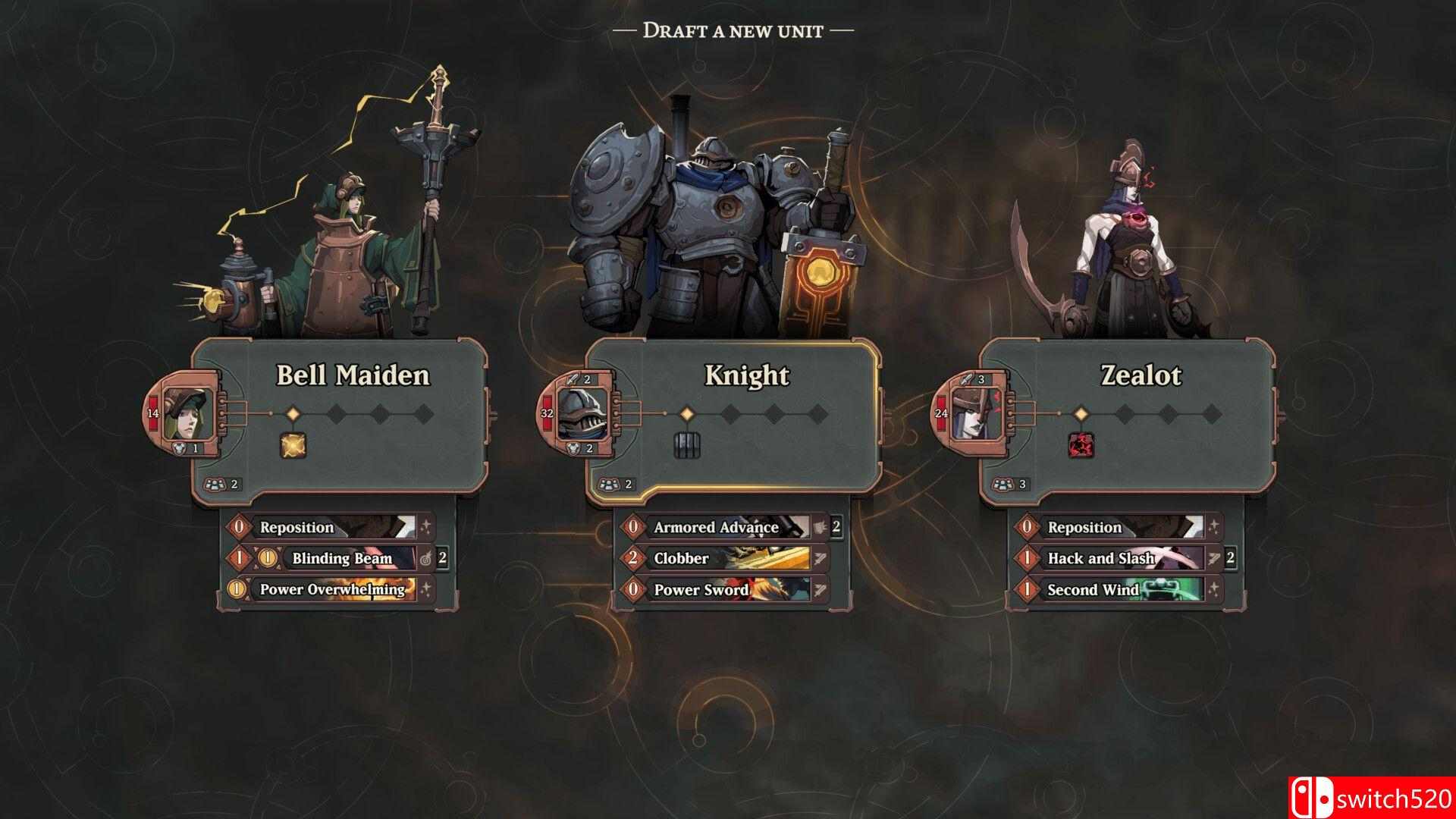Open the Power Overwhelming ability card
The image size is (1456, 819).
click(x=332, y=589)
